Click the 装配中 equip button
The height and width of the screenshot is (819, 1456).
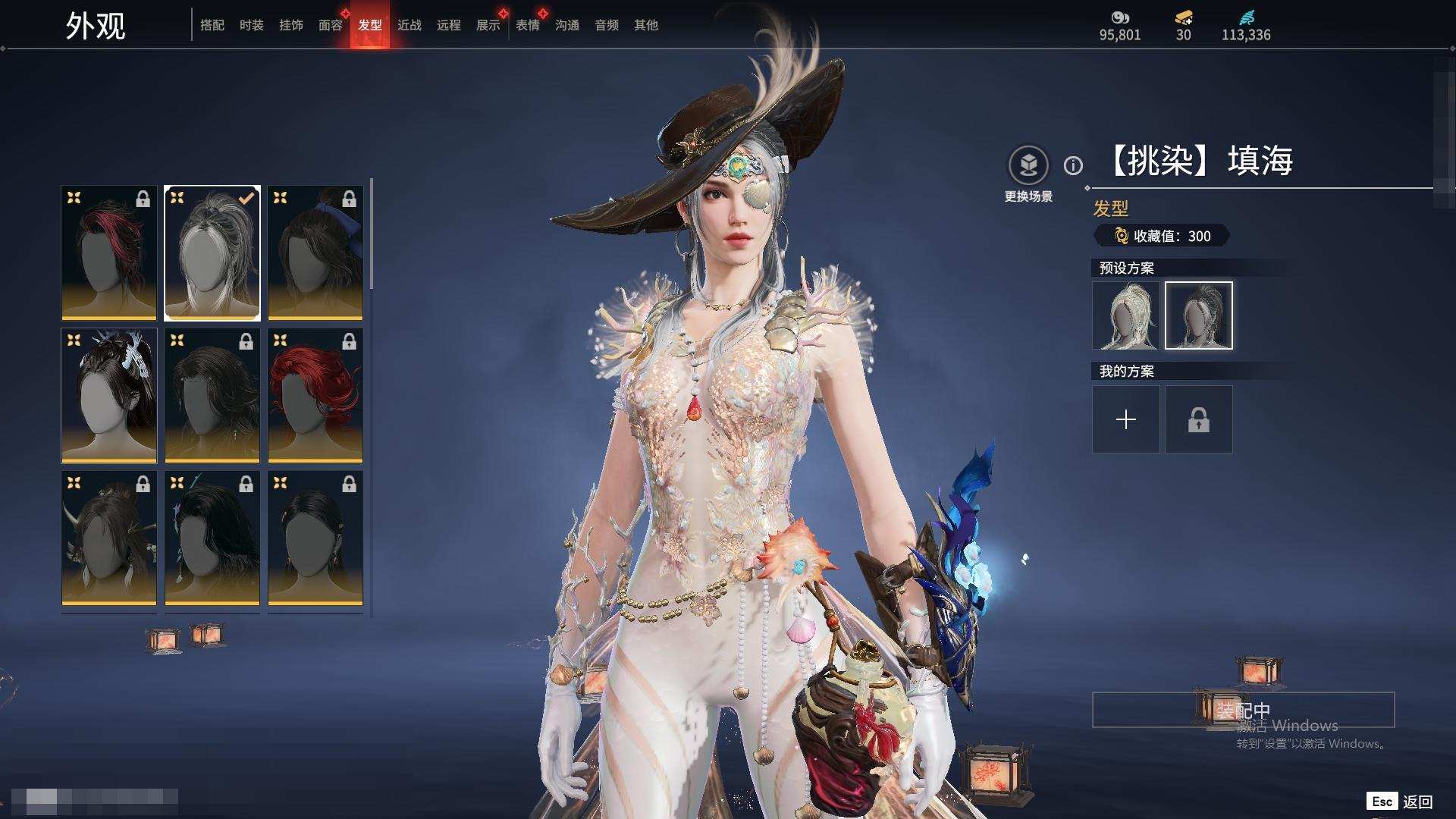[1243, 710]
